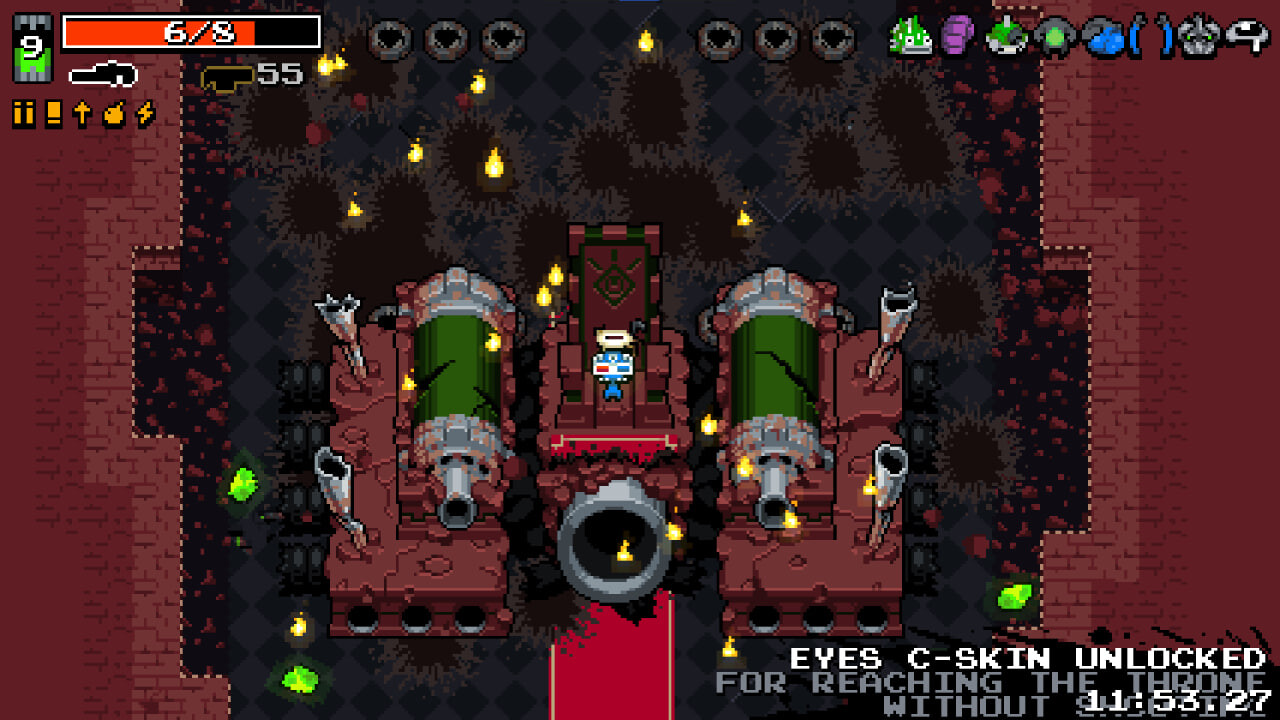
Task: Pick the energy lightning ammo icon
Action: pos(145,114)
